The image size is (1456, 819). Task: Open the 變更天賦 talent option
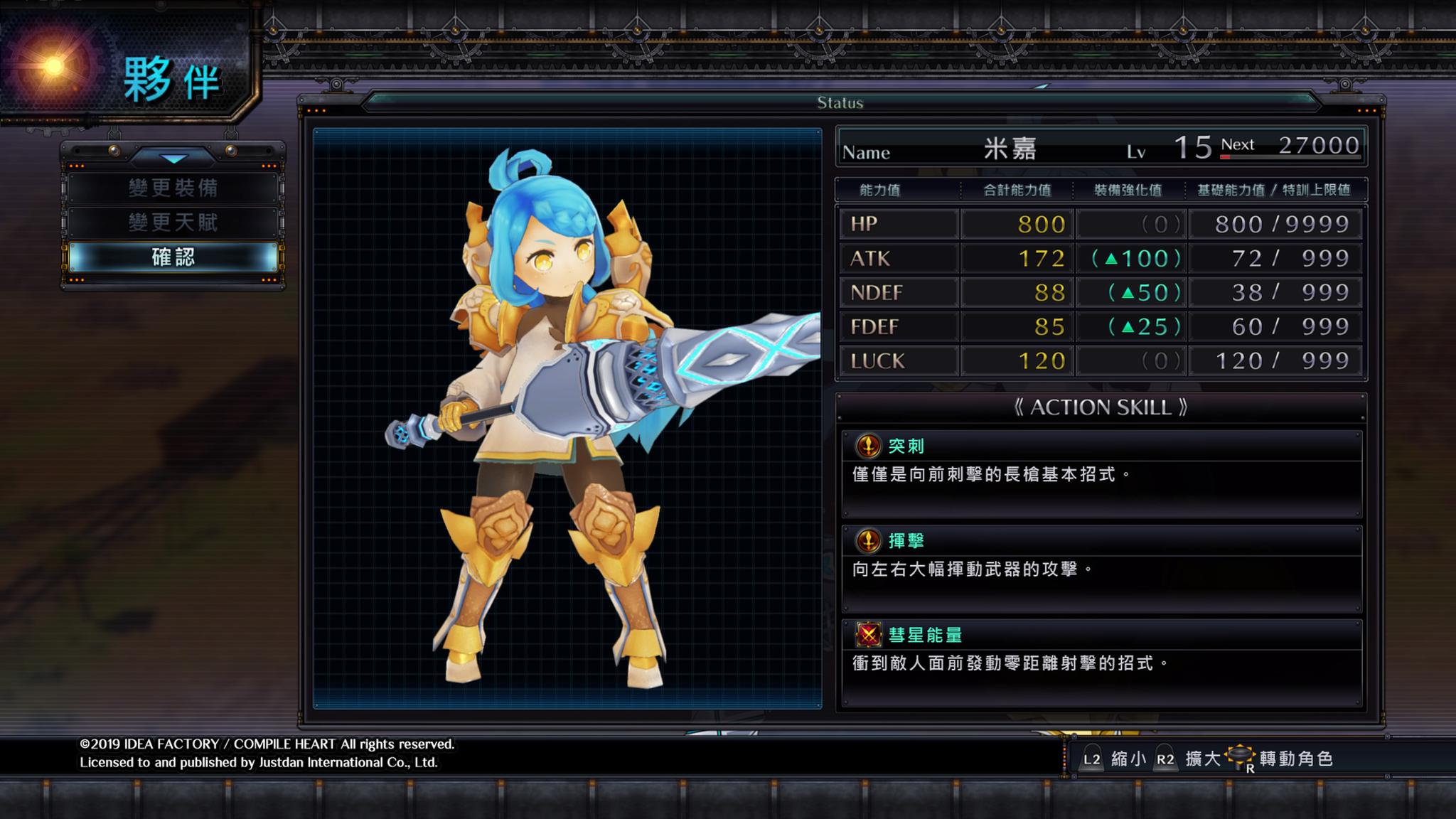coord(173,223)
